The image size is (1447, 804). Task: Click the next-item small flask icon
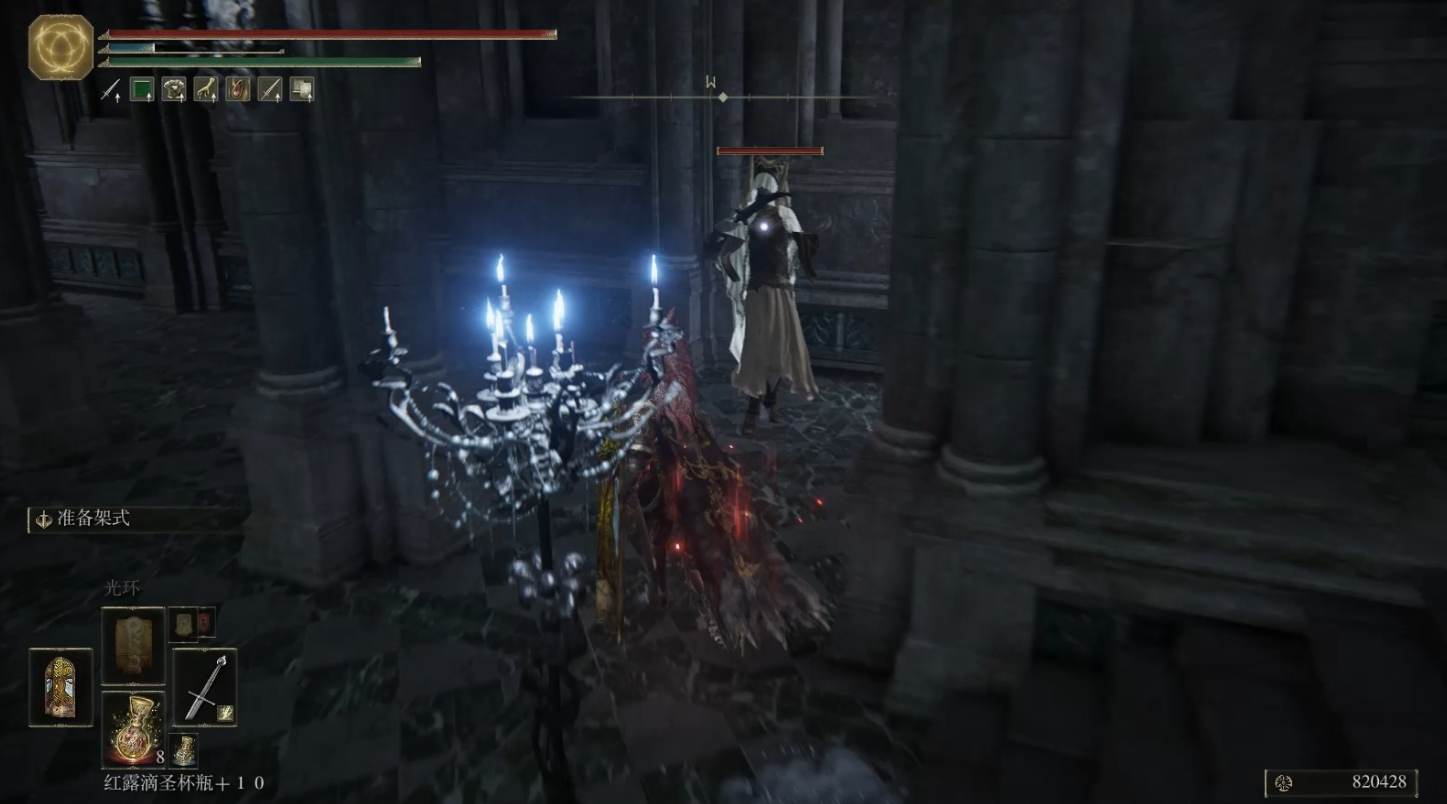183,750
